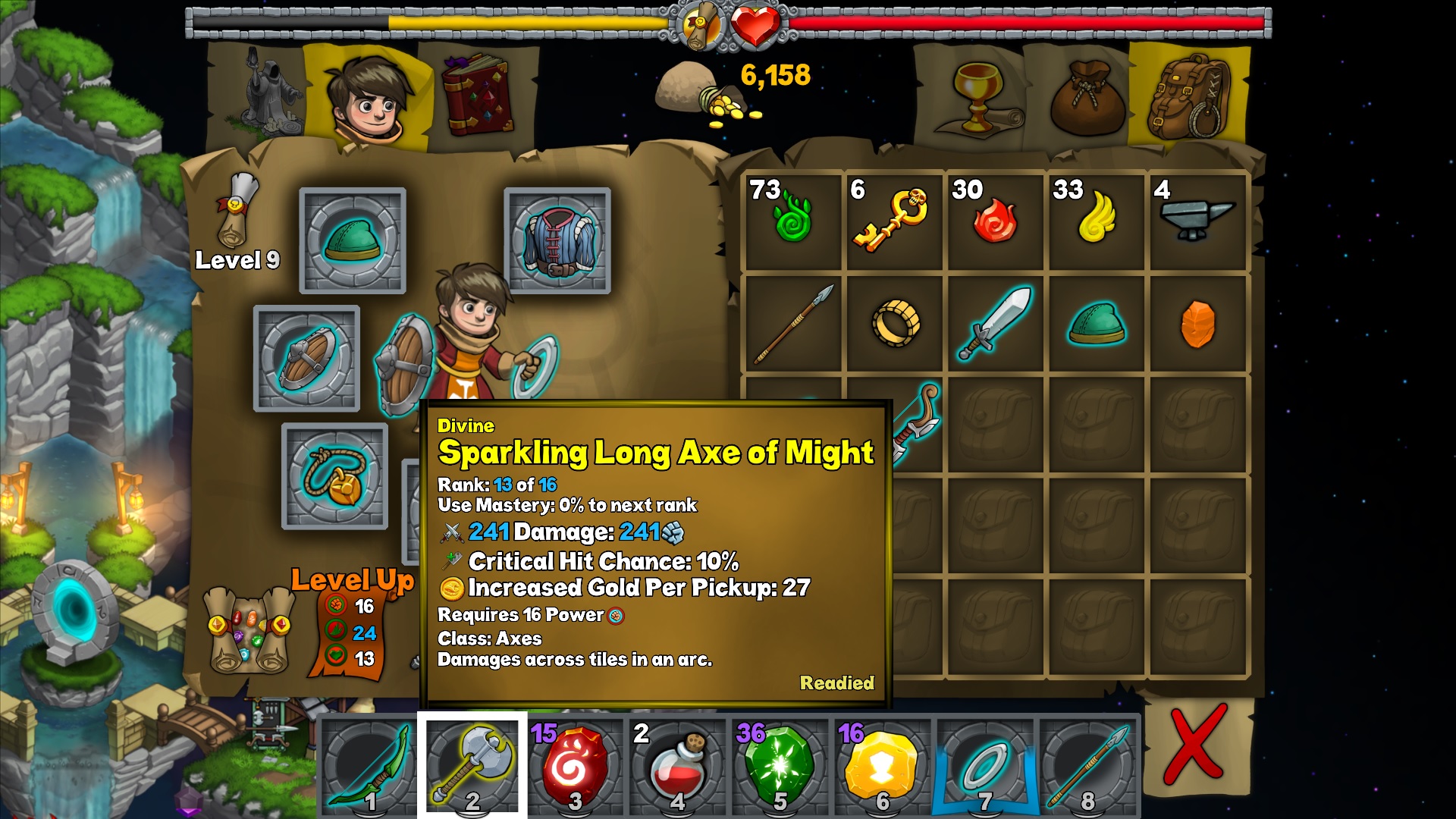Select the leather backpack tab
The height and width of the screenshot is (819, 1456).
(1187, 96)
